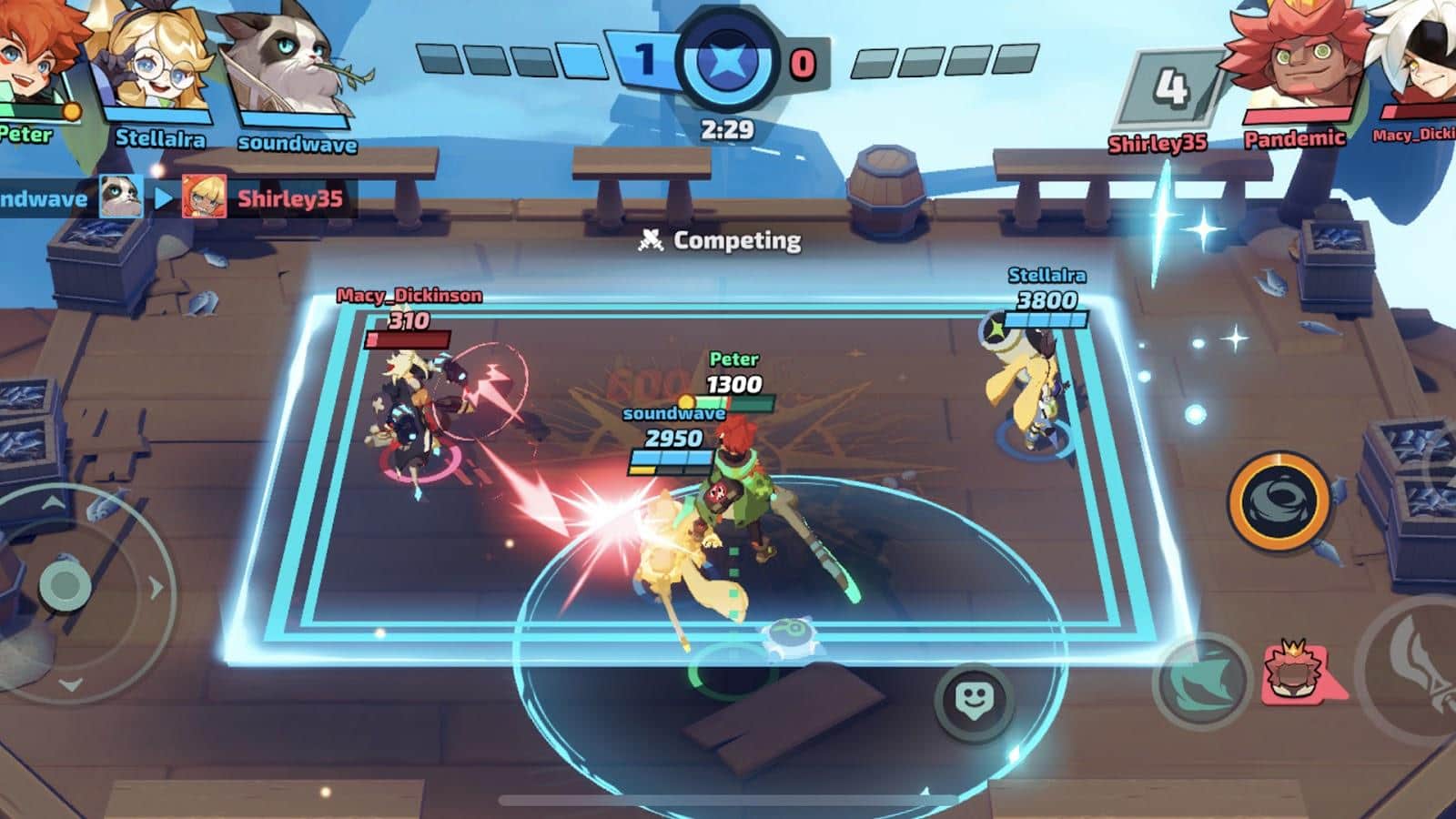Screen dimensions: 1456x819
Task: Send the red-haired character sticker
Action: coord(1292,673)
